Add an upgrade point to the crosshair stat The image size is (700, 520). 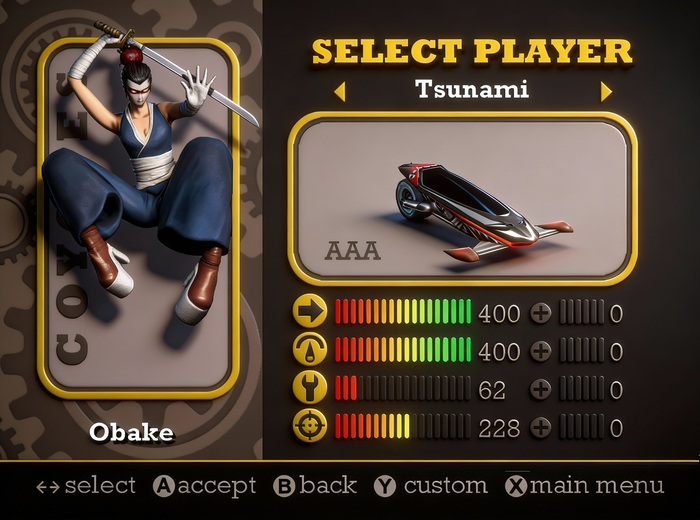coord(540,428)
